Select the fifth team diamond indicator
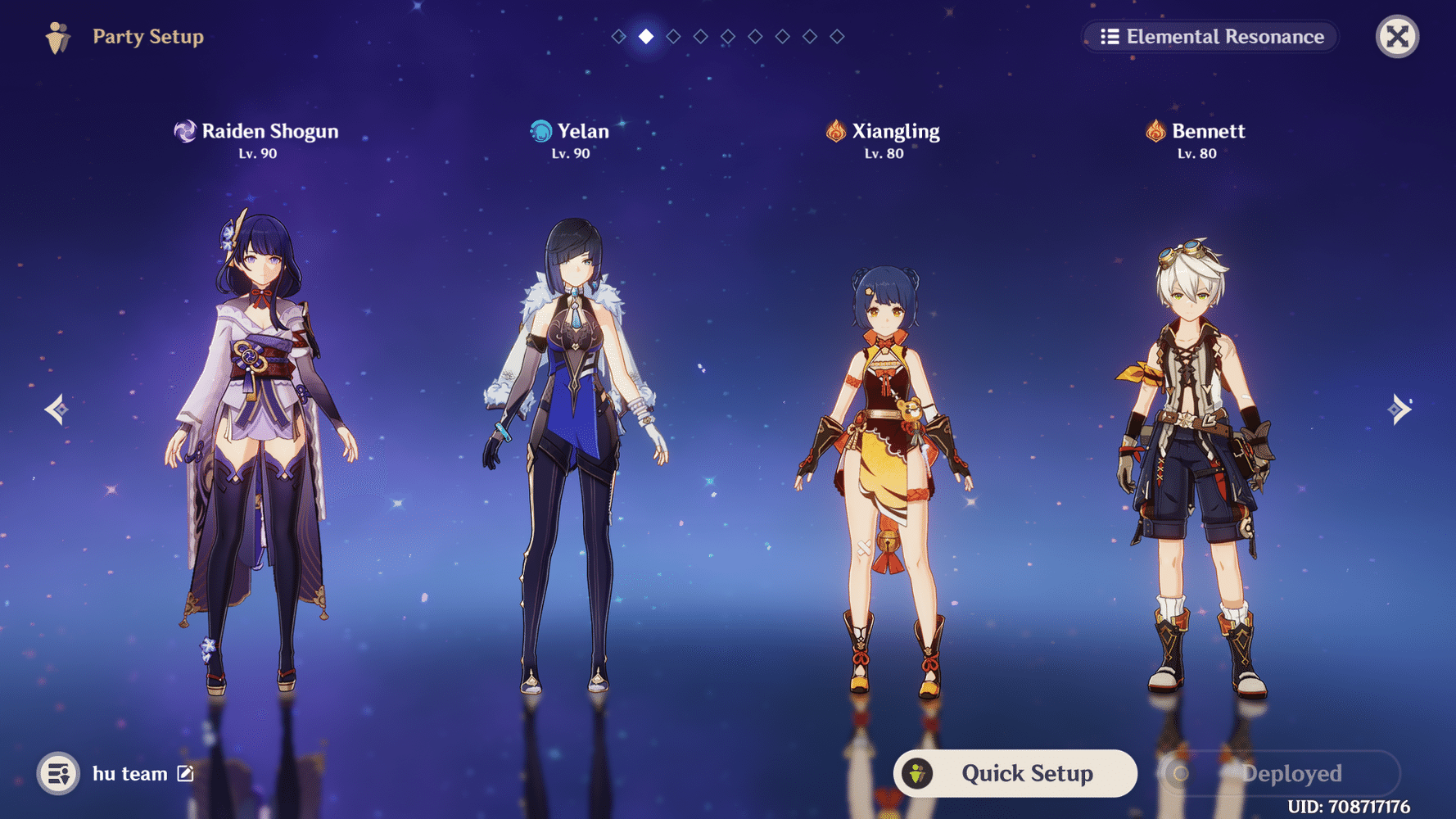 click(x=727, y=35)
